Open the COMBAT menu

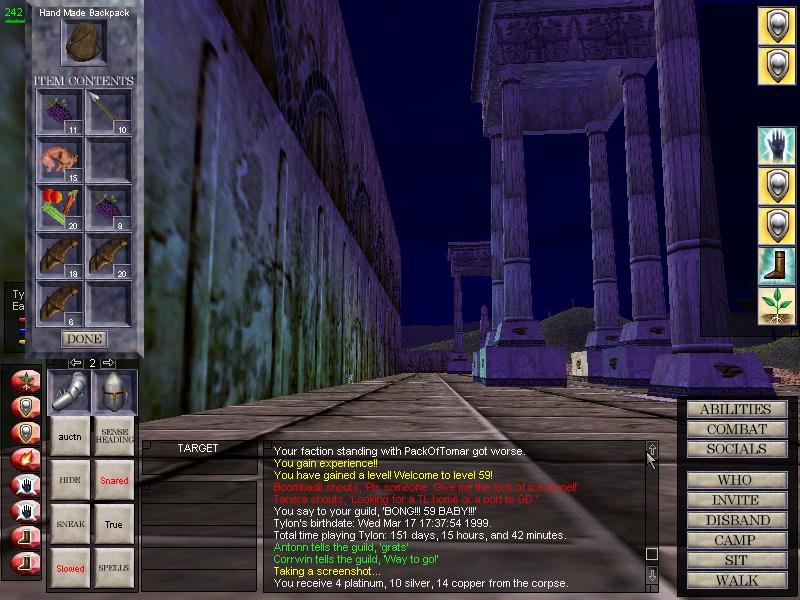735,429
